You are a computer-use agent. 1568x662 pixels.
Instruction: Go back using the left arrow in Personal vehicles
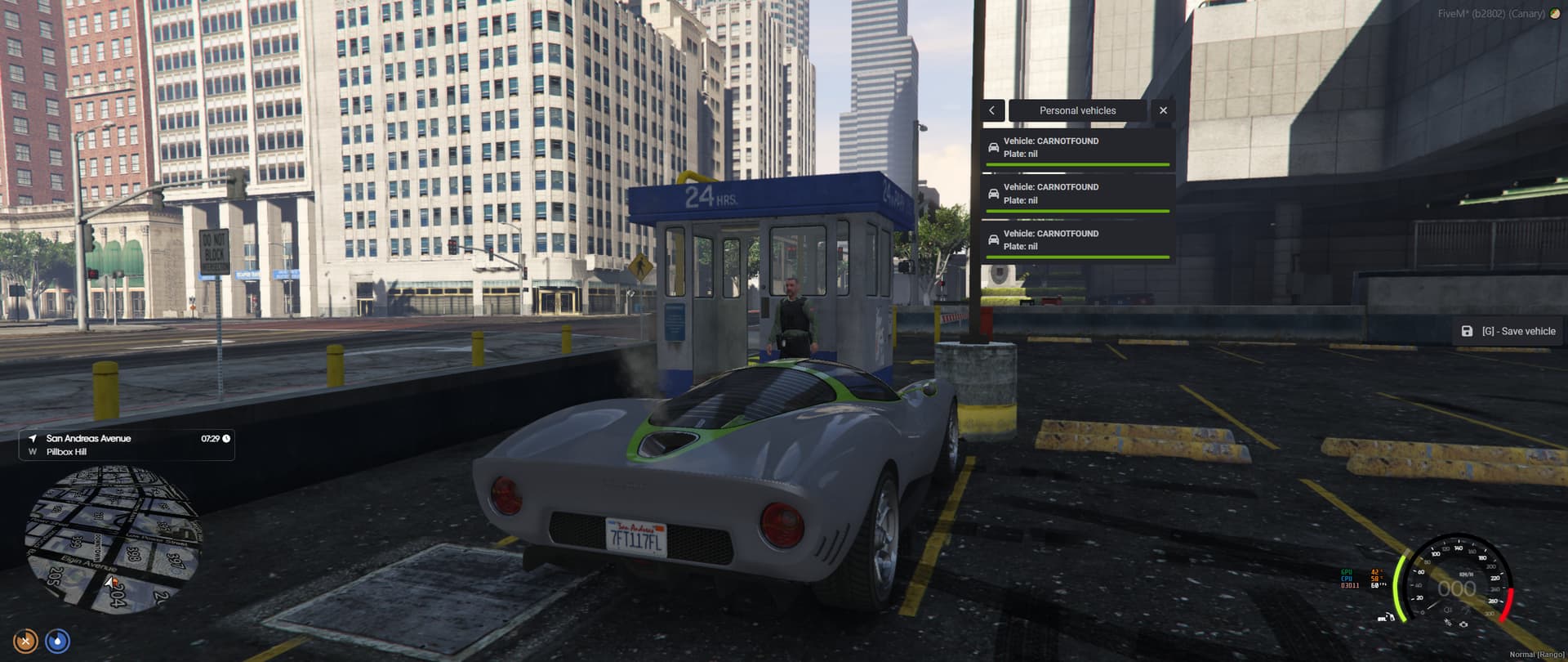coord(991,110)
